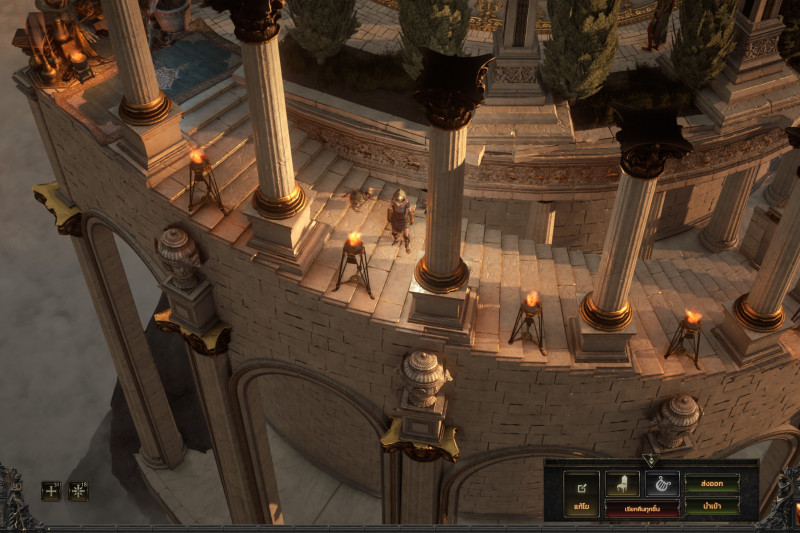The image size is (800, 533).
Task: Choose ส่งออก to export the hideout
Action: click(712, 483)
